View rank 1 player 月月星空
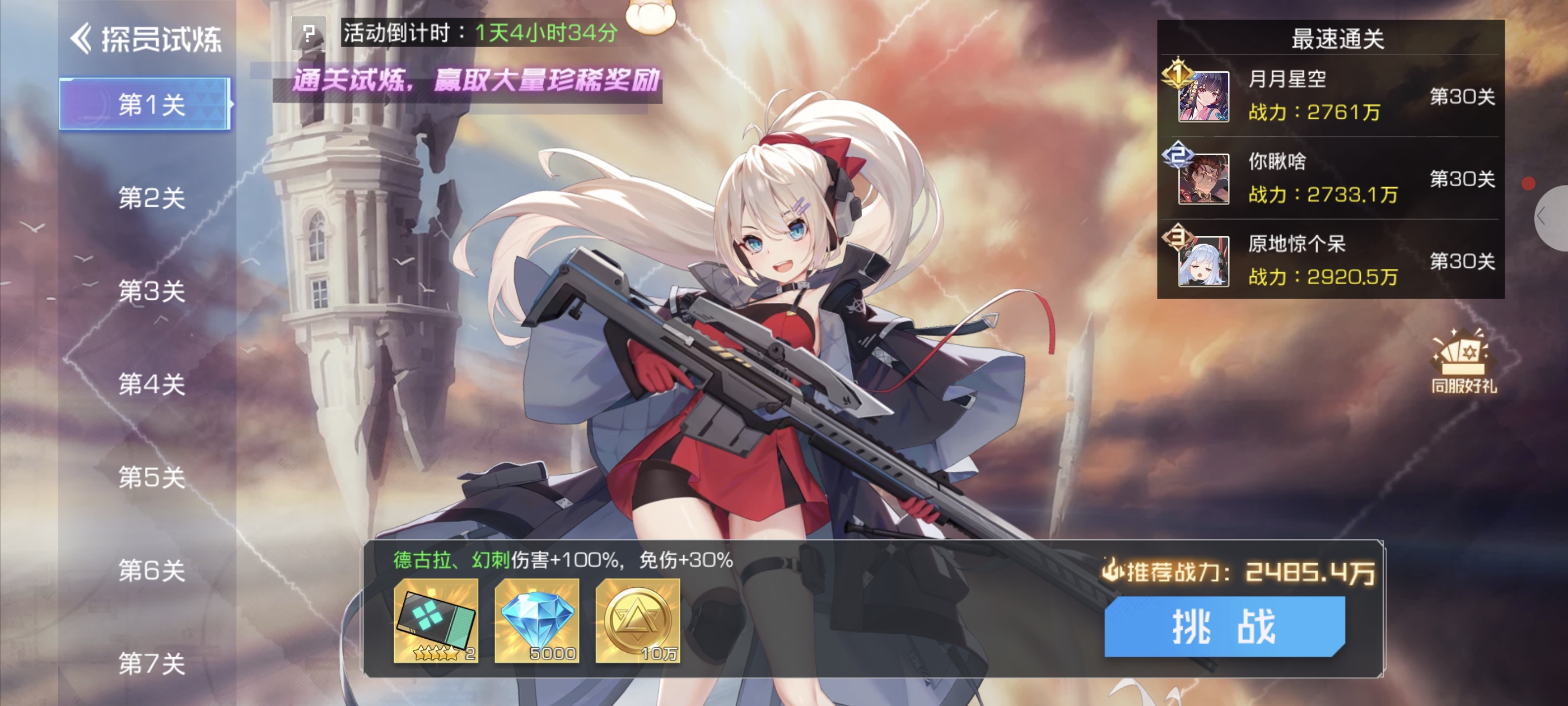Viewport: 1568px width, 706px height. click(1203, 96)
